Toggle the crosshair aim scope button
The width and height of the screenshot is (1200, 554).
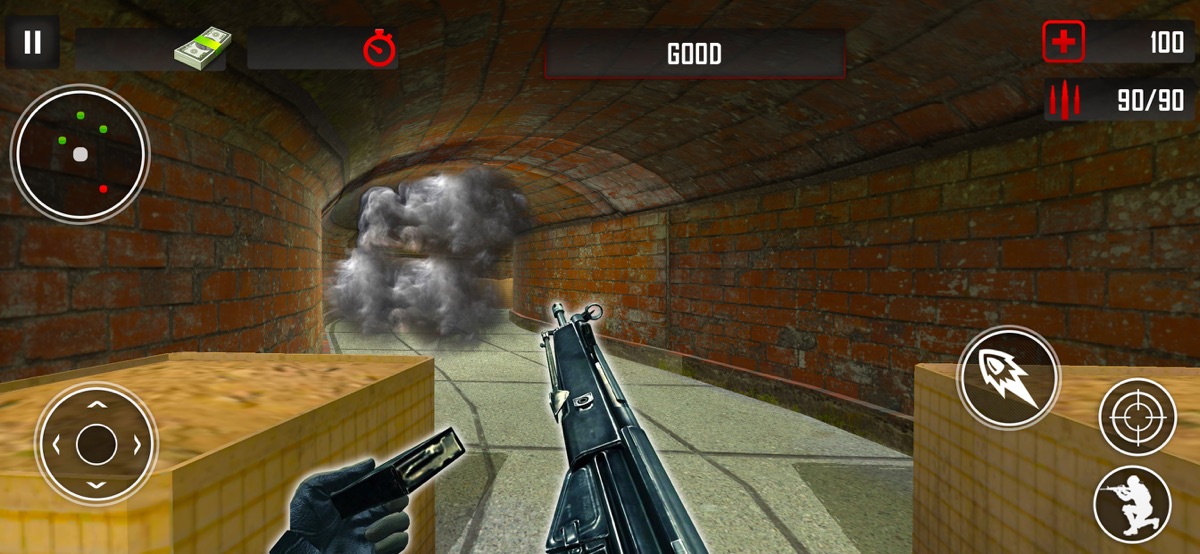[x=1138, y=416]
